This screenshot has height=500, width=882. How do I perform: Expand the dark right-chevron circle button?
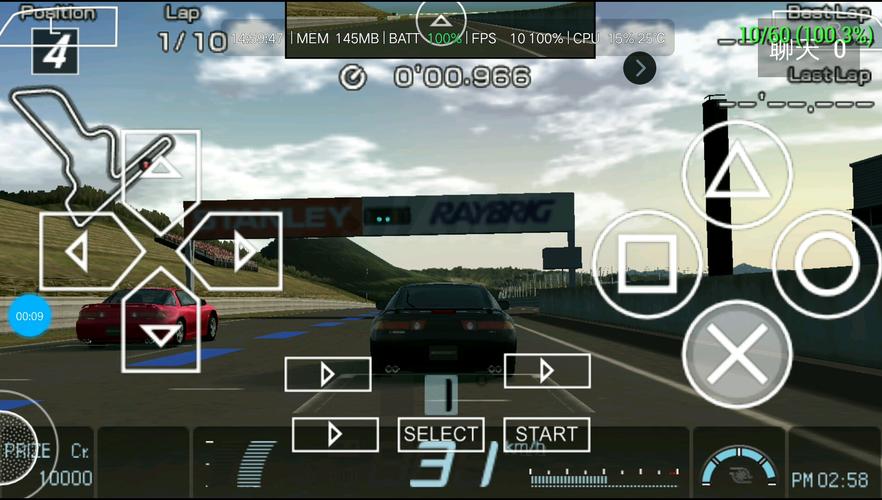pyautogui.click(x=639, y=68)
